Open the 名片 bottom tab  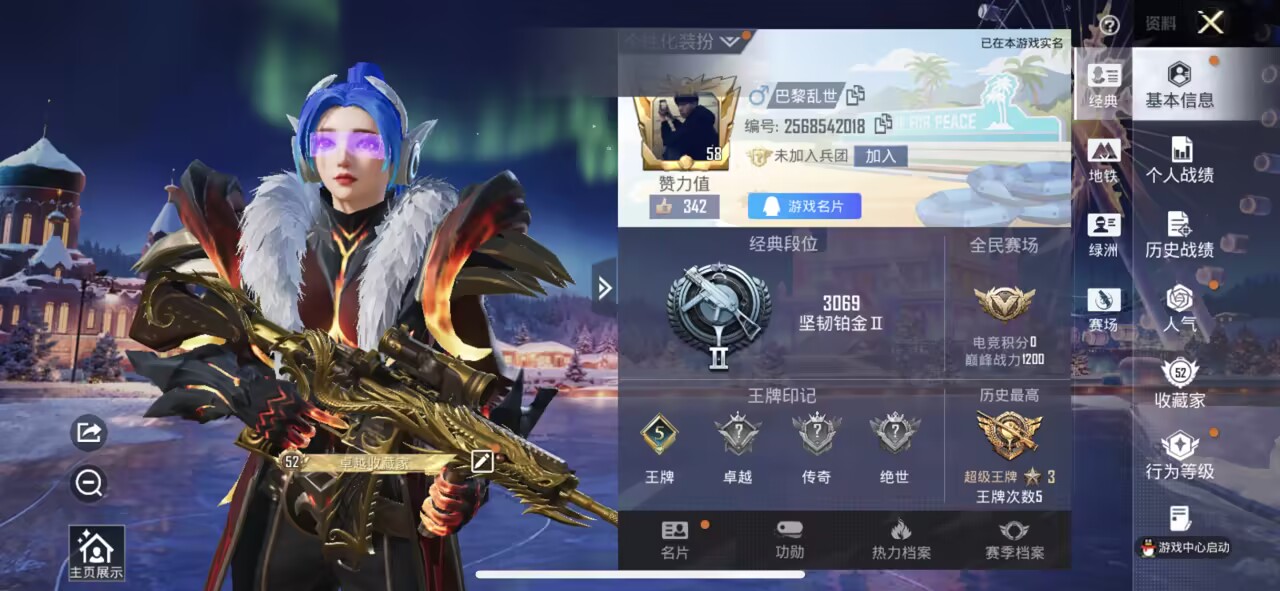675,539
